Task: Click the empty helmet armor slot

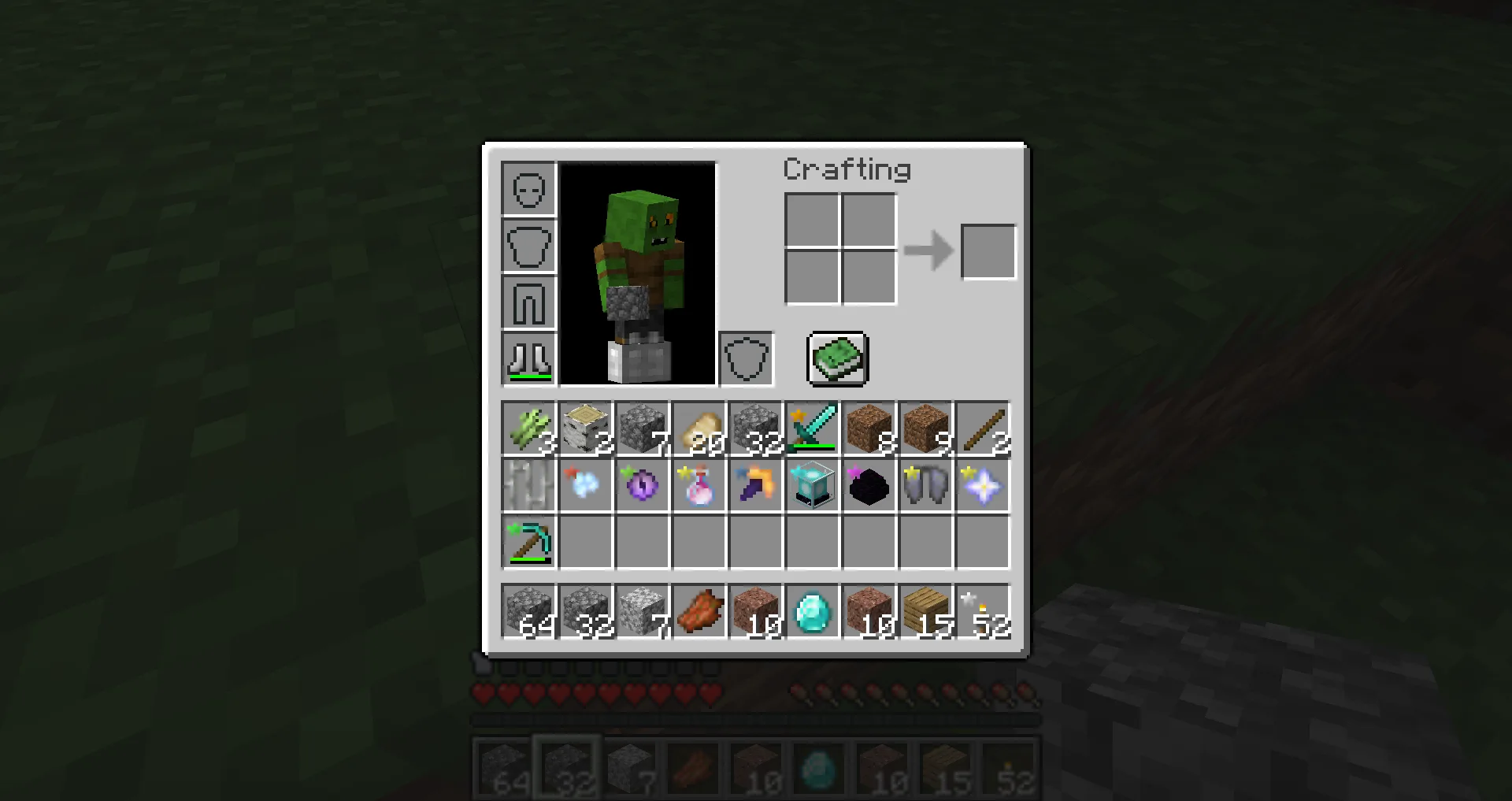Action: [x=528, y=189]
